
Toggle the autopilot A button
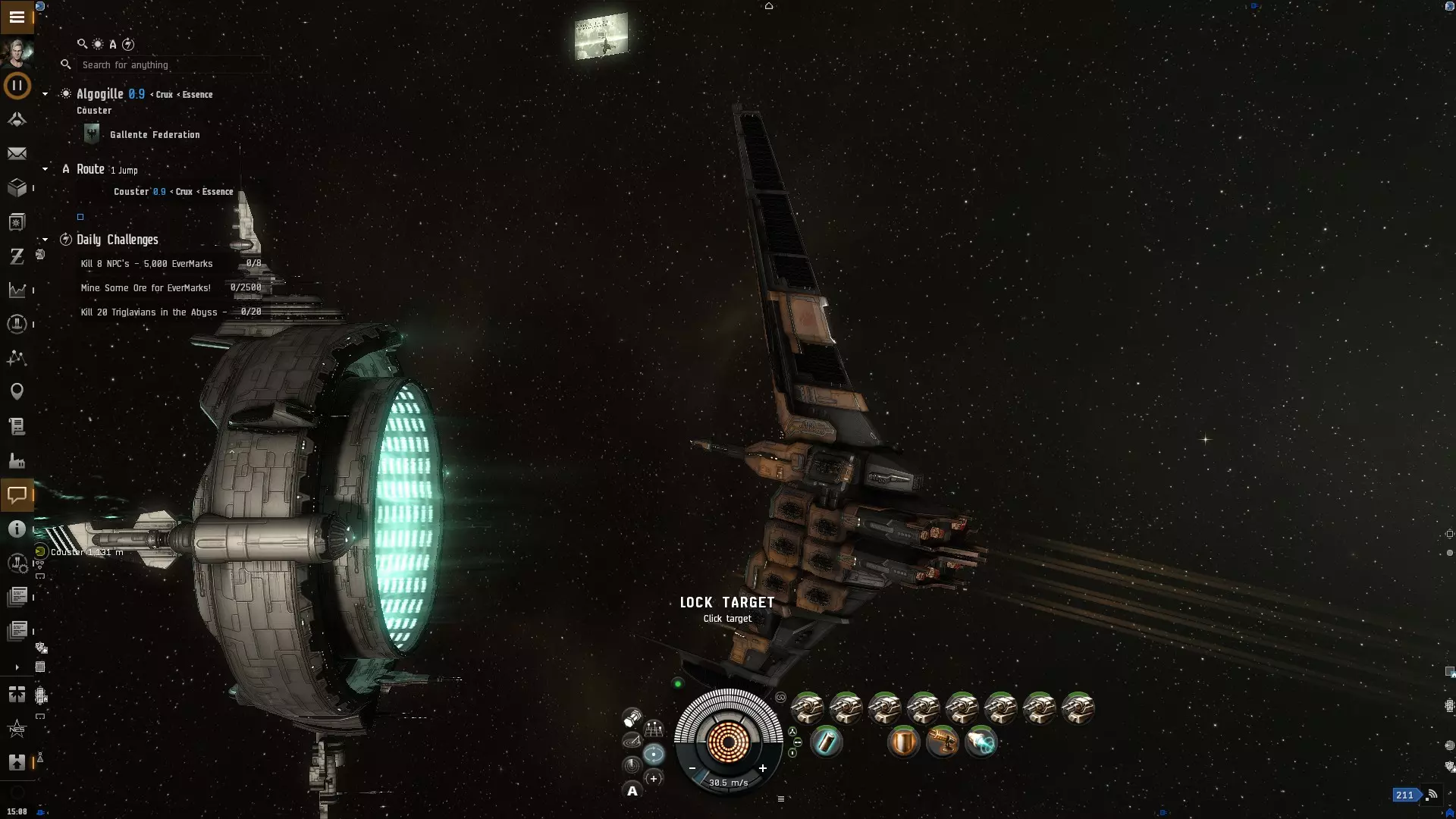point(632,791)
